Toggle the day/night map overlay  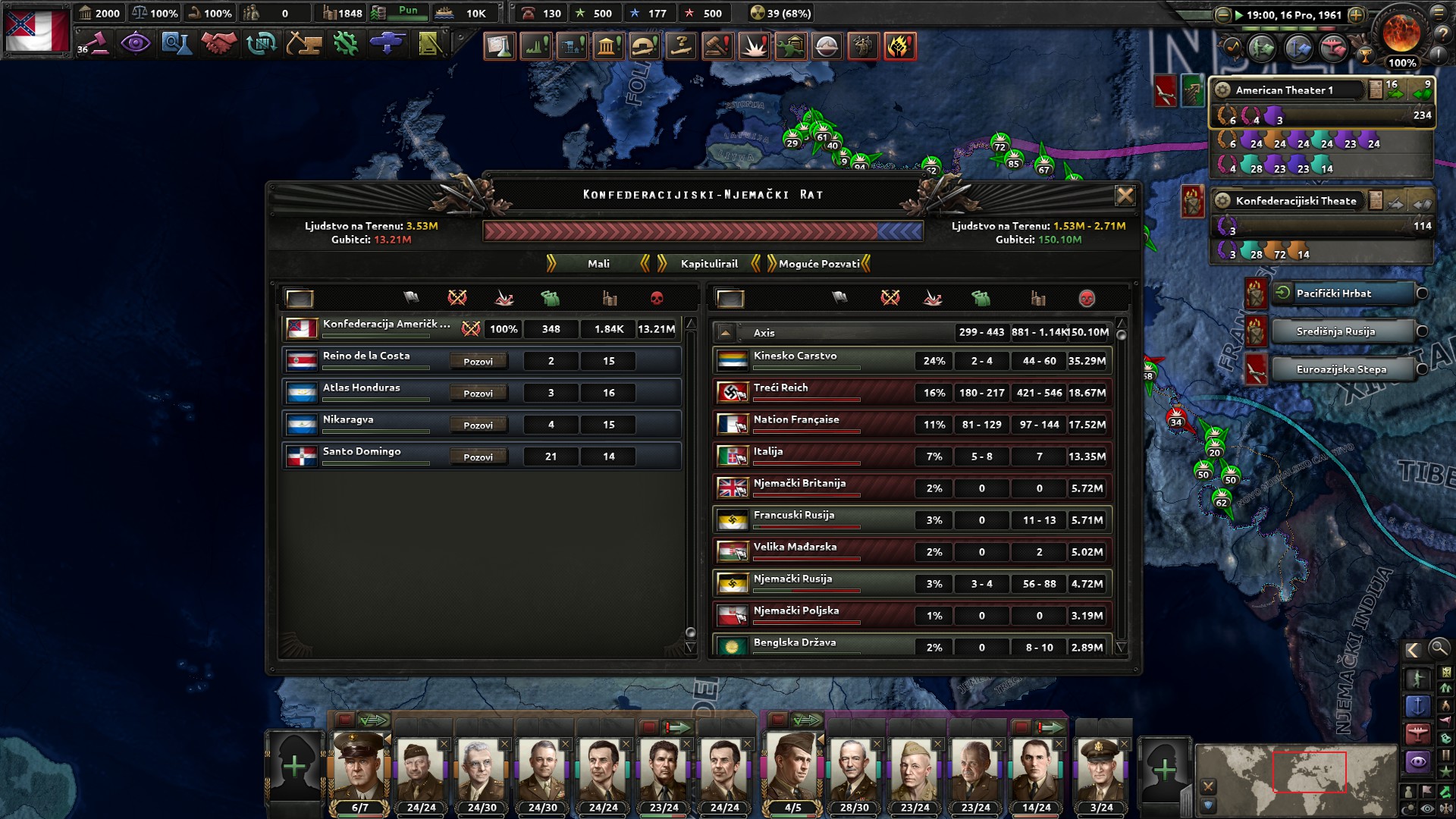click(1410, 806)
